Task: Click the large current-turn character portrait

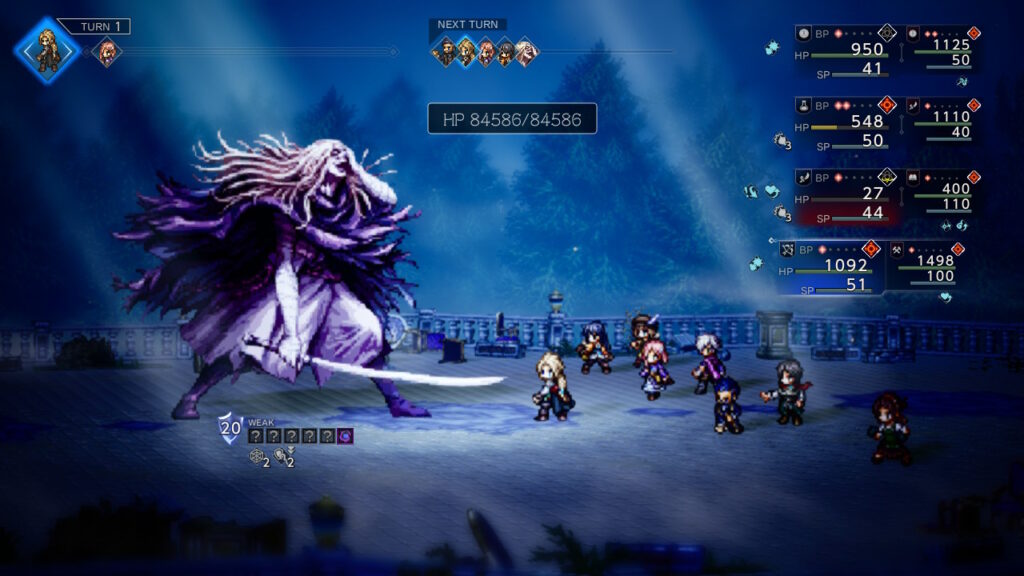Action: [x=47, y=50]
